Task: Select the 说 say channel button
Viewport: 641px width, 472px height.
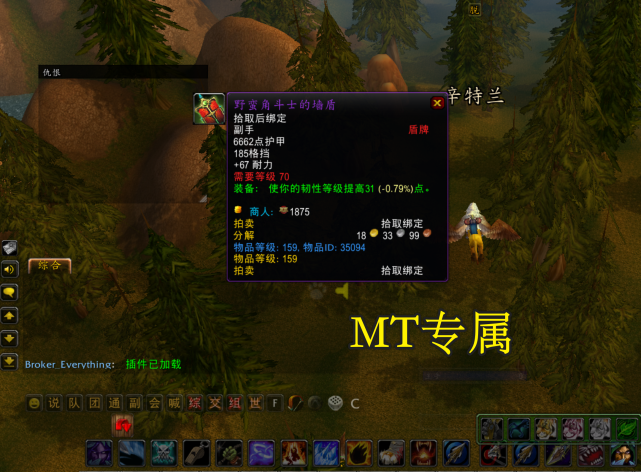Action: [x=54, y=403]
